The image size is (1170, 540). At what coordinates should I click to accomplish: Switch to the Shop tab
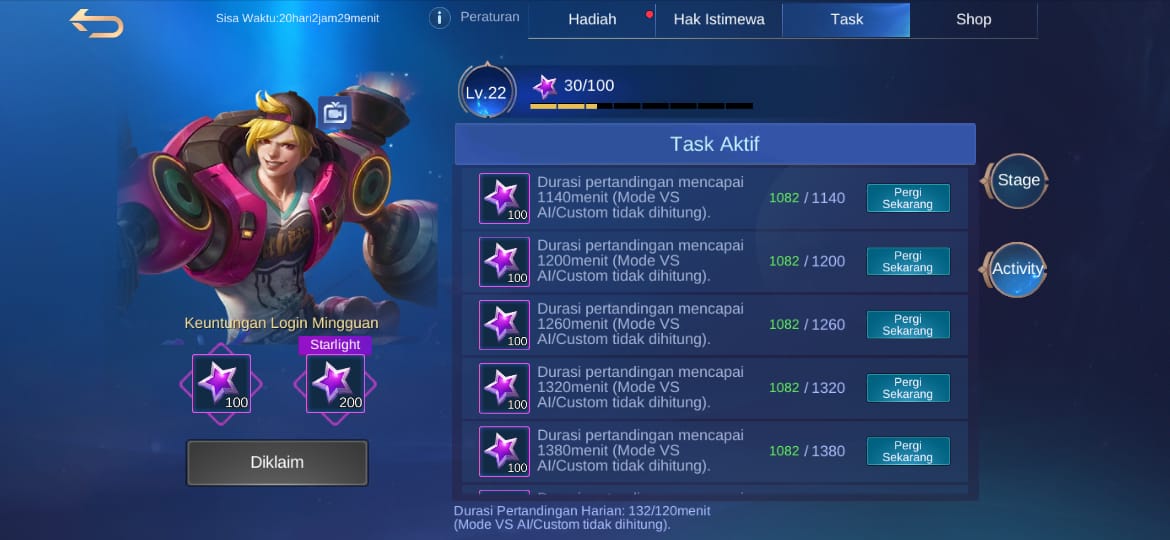tap(973, 19)
